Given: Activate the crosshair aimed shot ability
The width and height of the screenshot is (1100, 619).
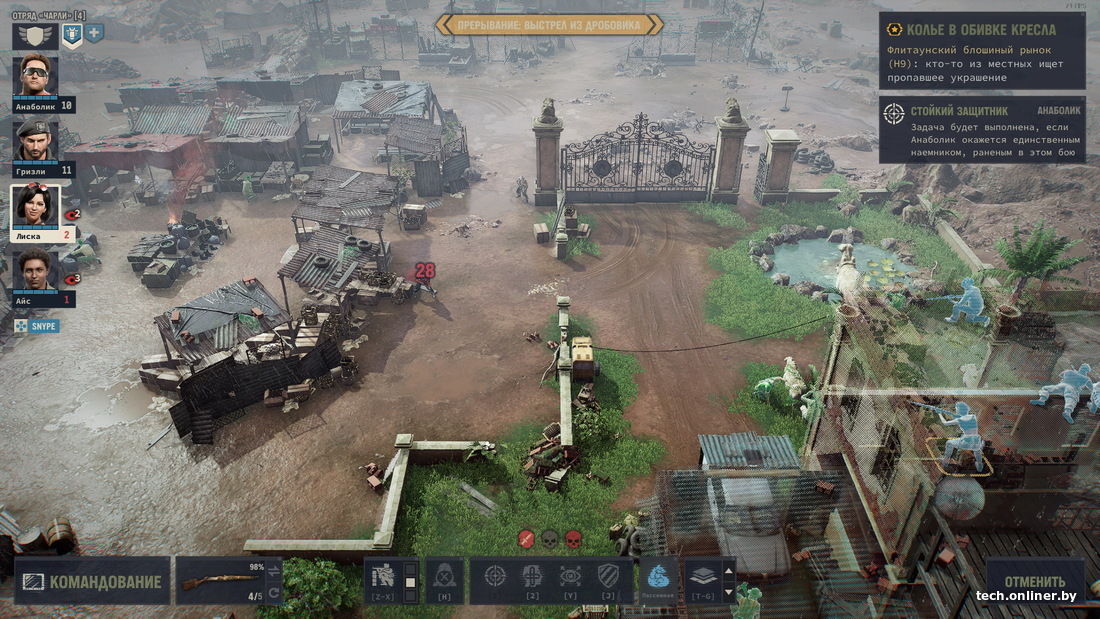Looking at the screenshot, I should pyautogui.click(x=495, y=576).
